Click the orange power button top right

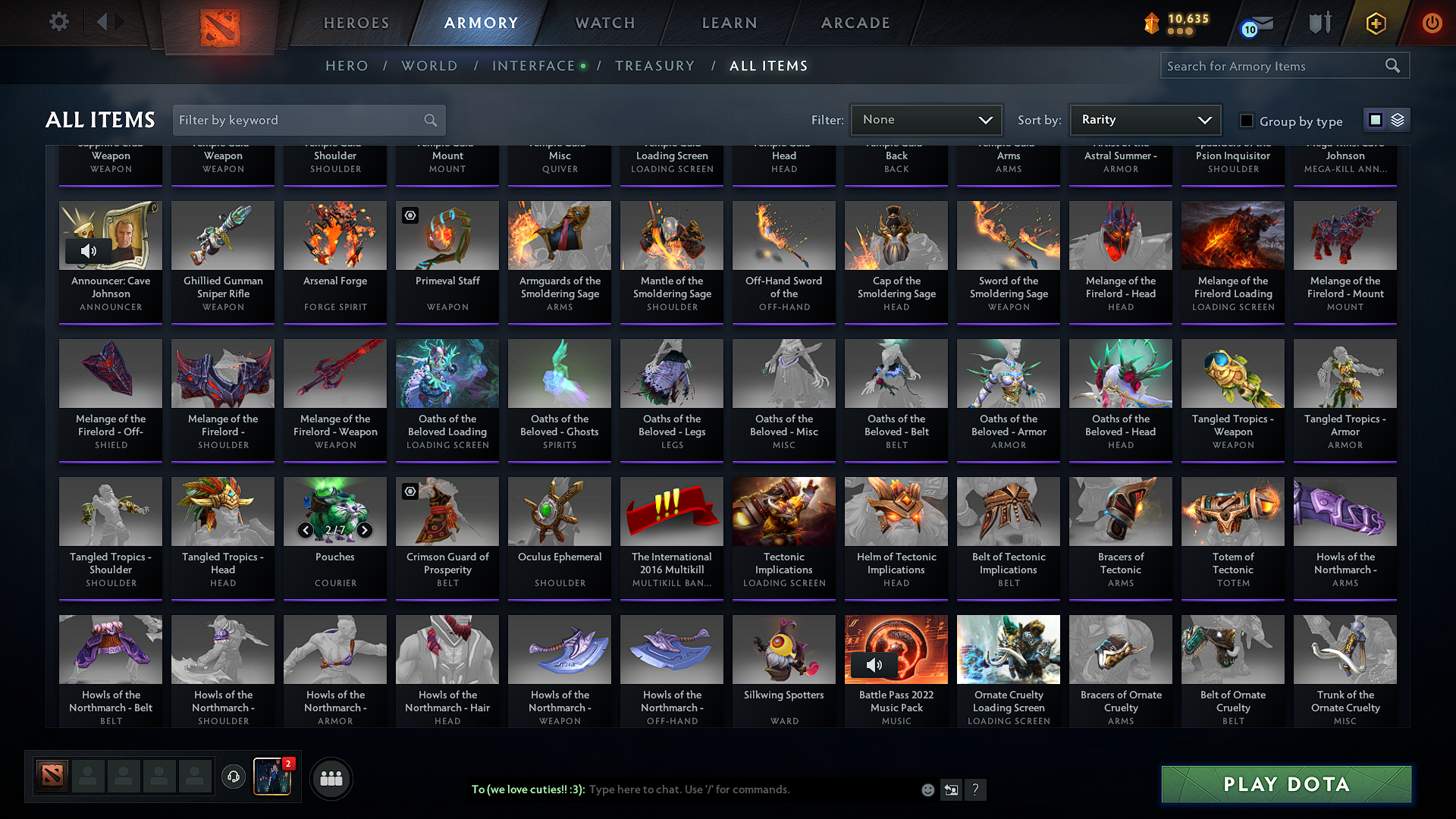[1432, 23]
